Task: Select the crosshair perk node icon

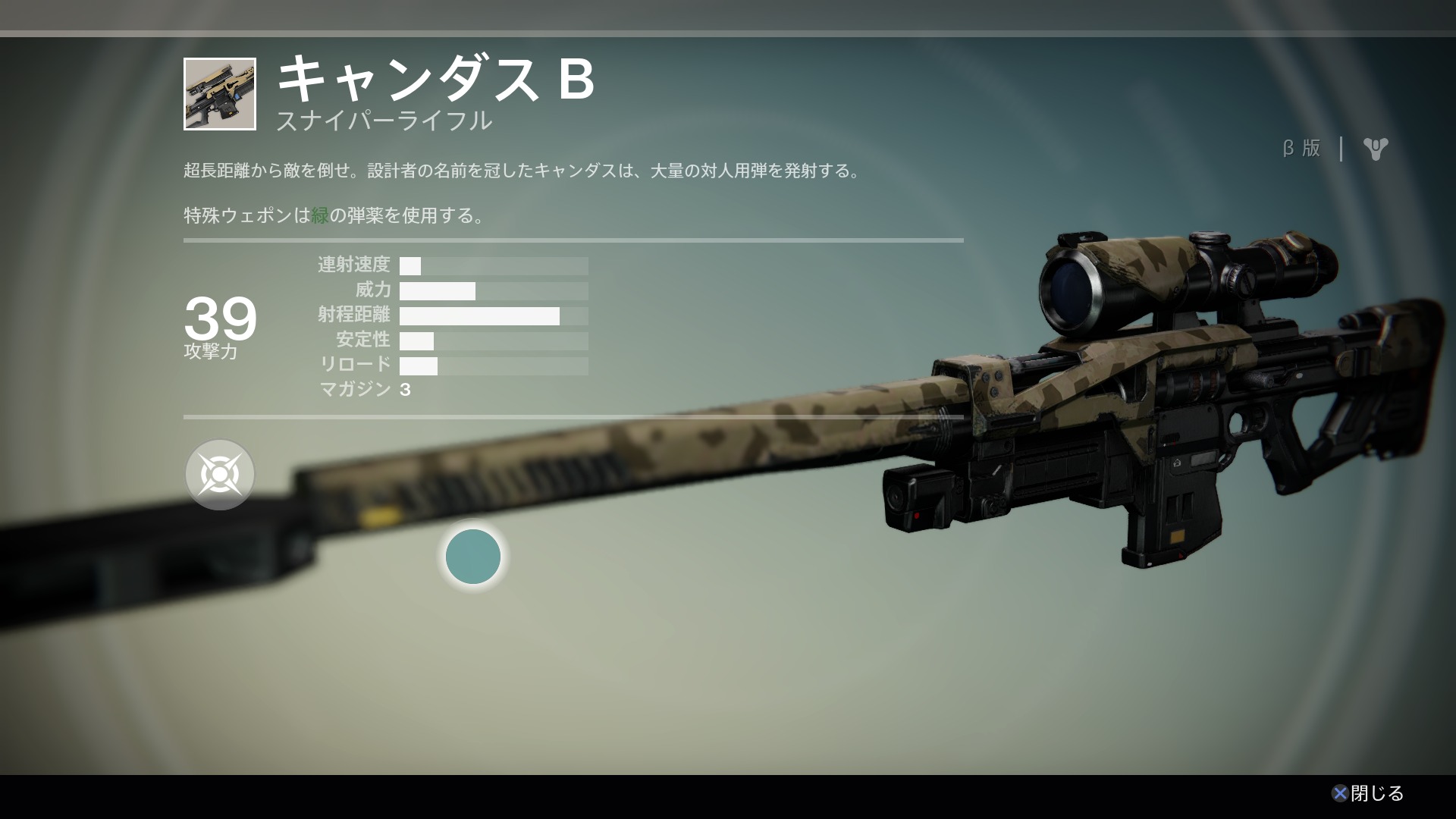Action: point(220,475)
